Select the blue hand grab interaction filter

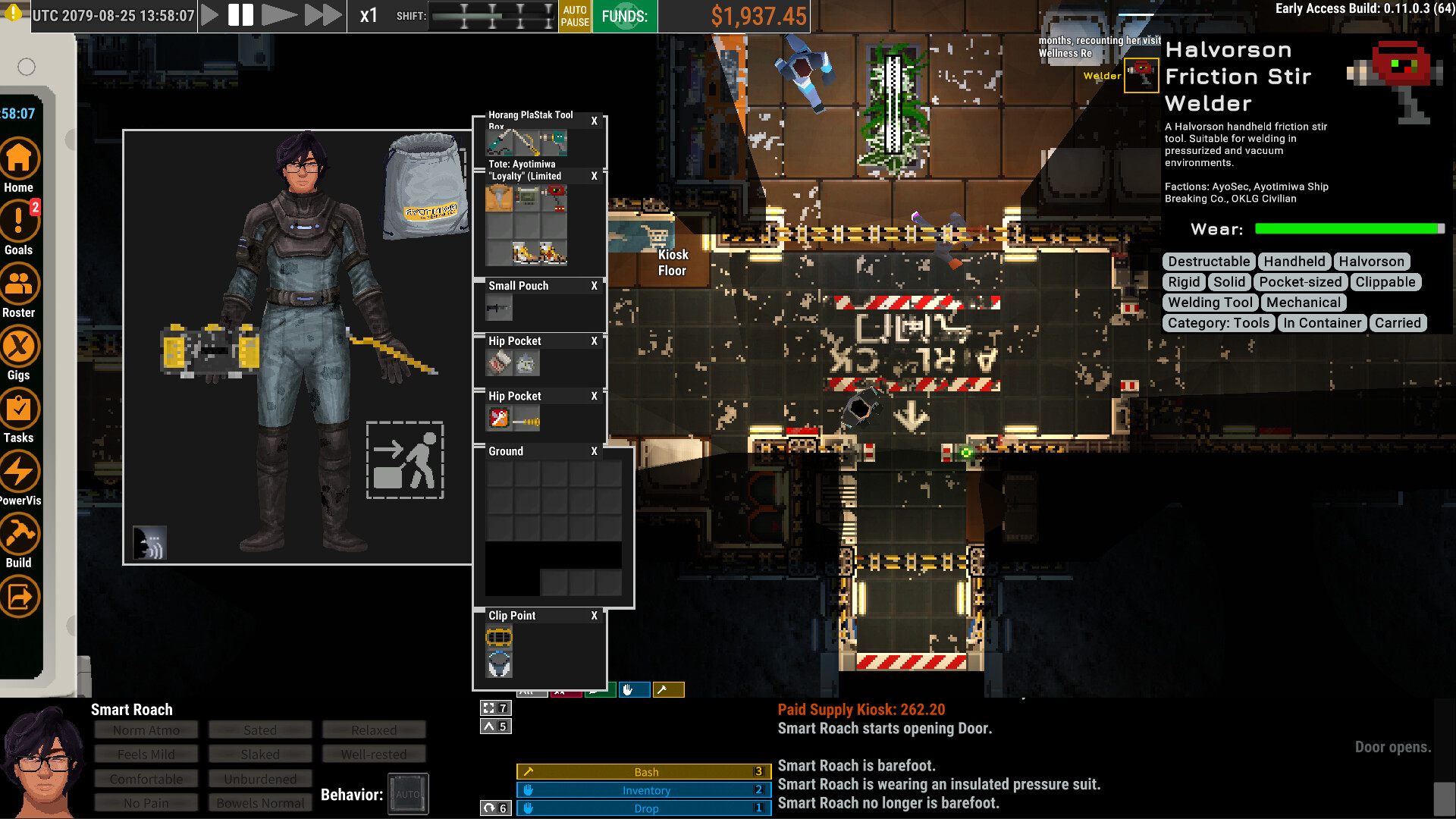point(634,690)
